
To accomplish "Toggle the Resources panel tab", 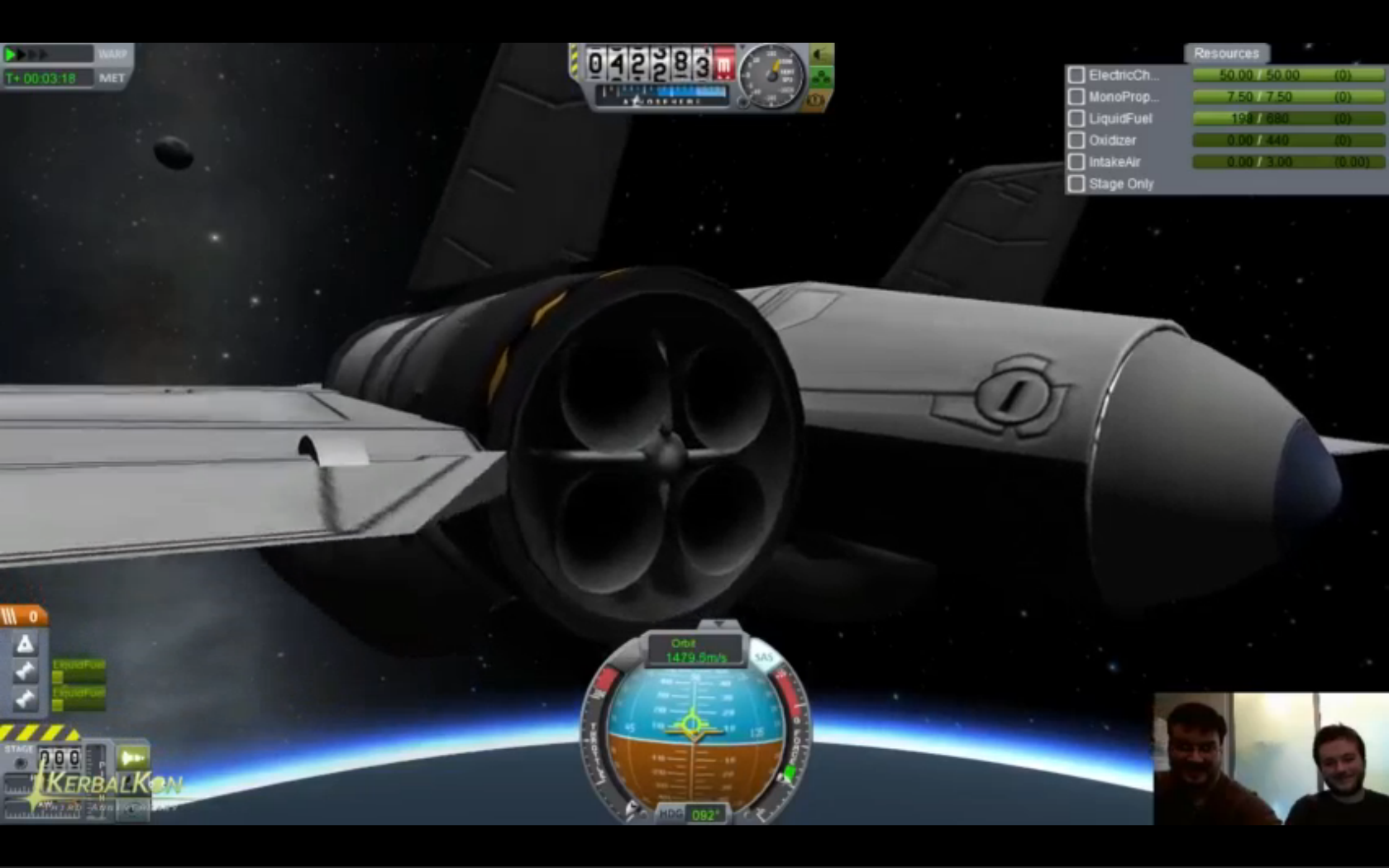I will click(1225, 53).
